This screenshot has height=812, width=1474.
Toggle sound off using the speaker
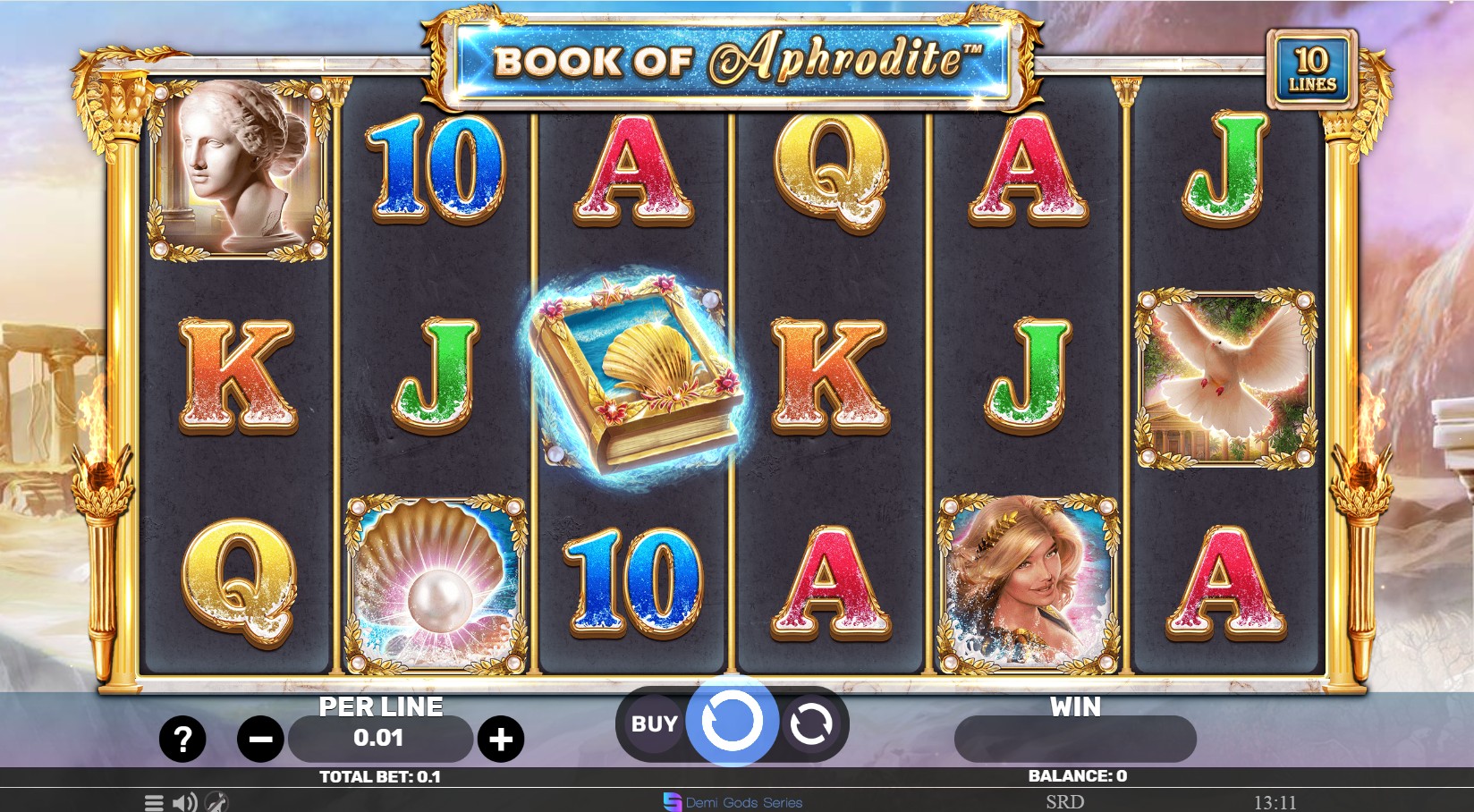point(185,802)
